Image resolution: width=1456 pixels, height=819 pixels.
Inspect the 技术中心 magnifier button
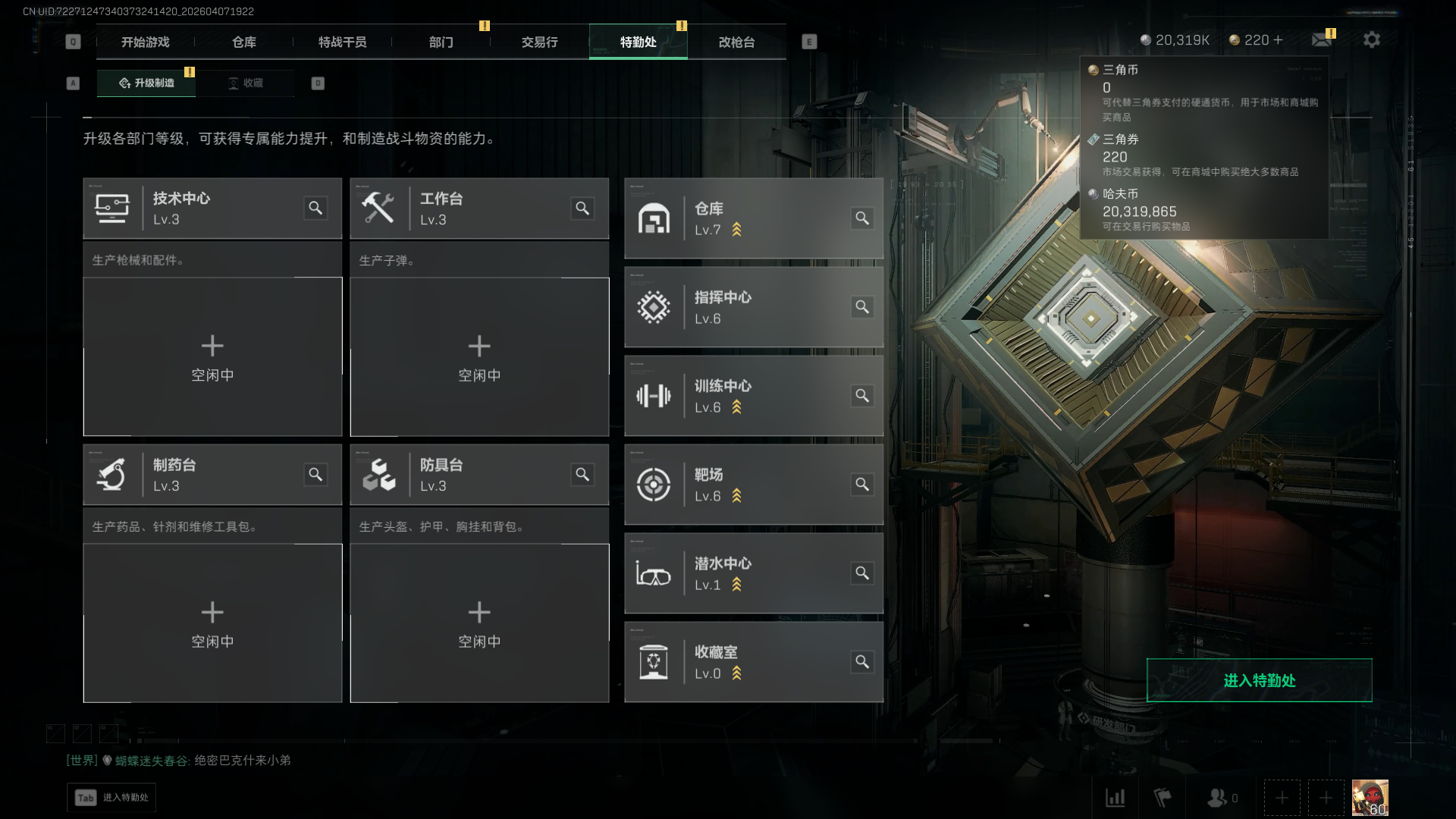pyautogui.click(x=315, y=208)
